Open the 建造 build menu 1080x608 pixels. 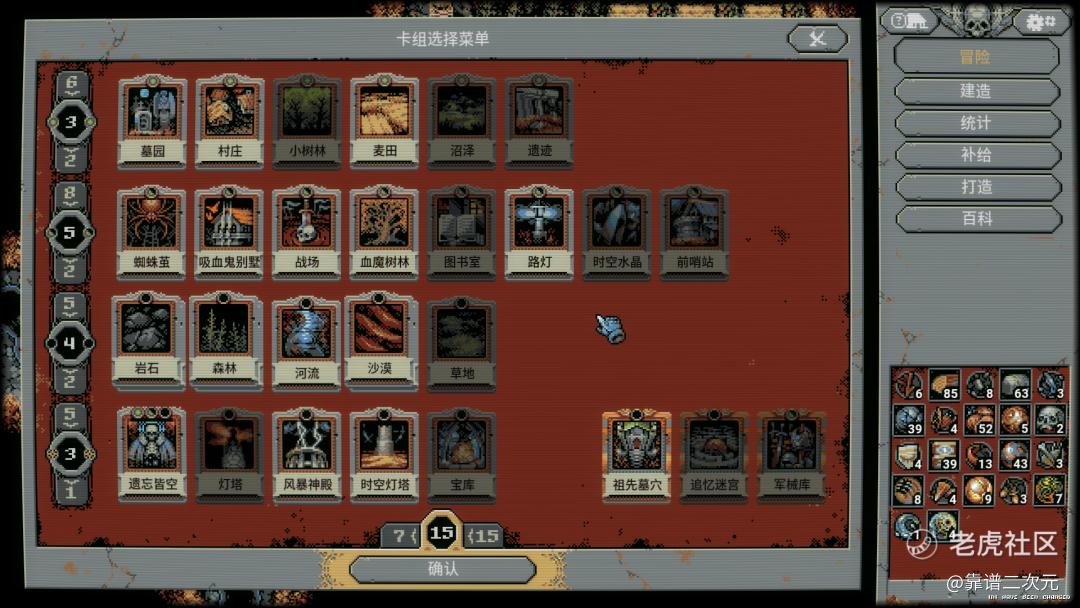pyautogui.click(x=976, y=91)
